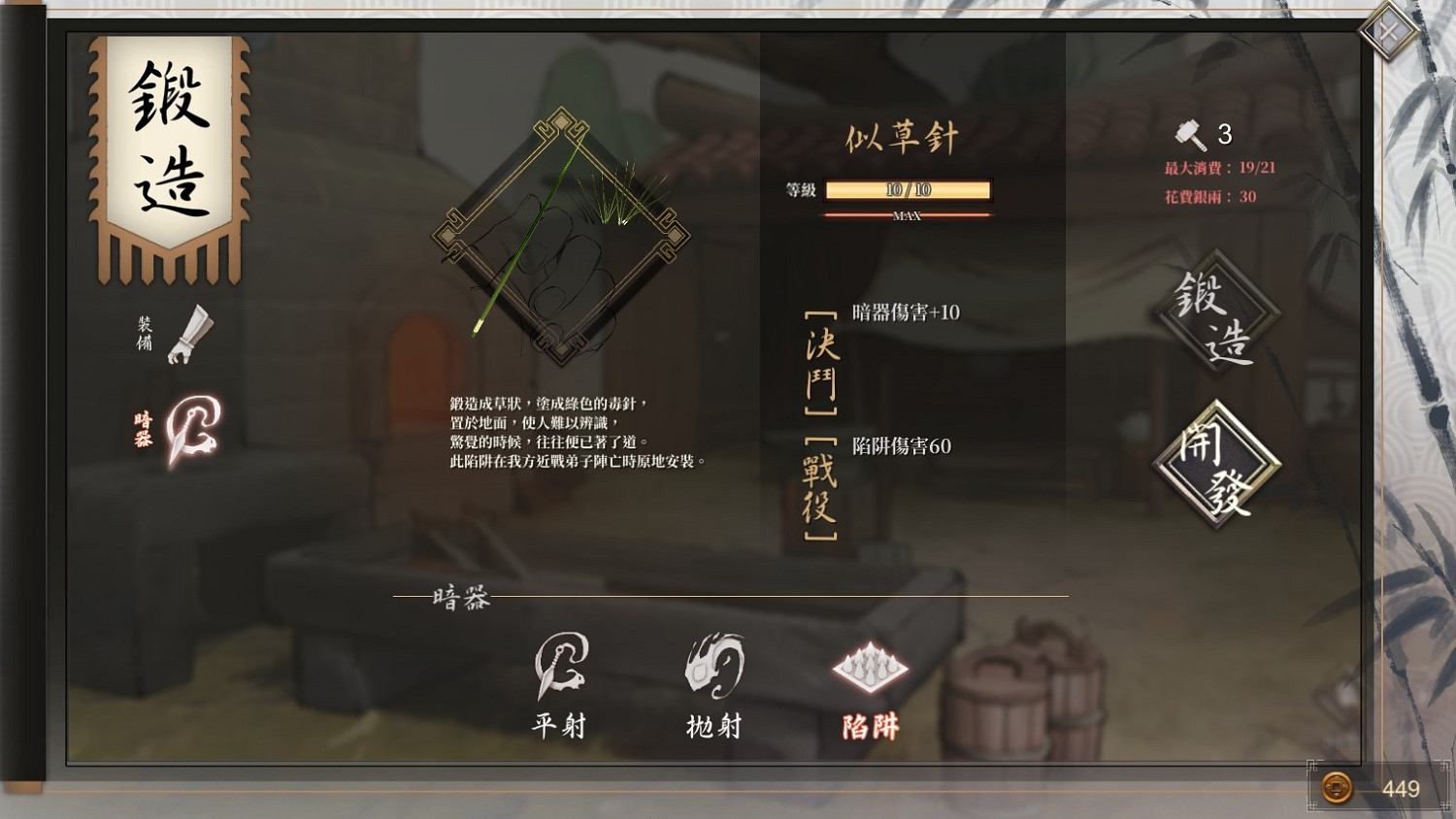
Task: Select the 平射 straight-throw weapon icon
Action: point(561,670)
